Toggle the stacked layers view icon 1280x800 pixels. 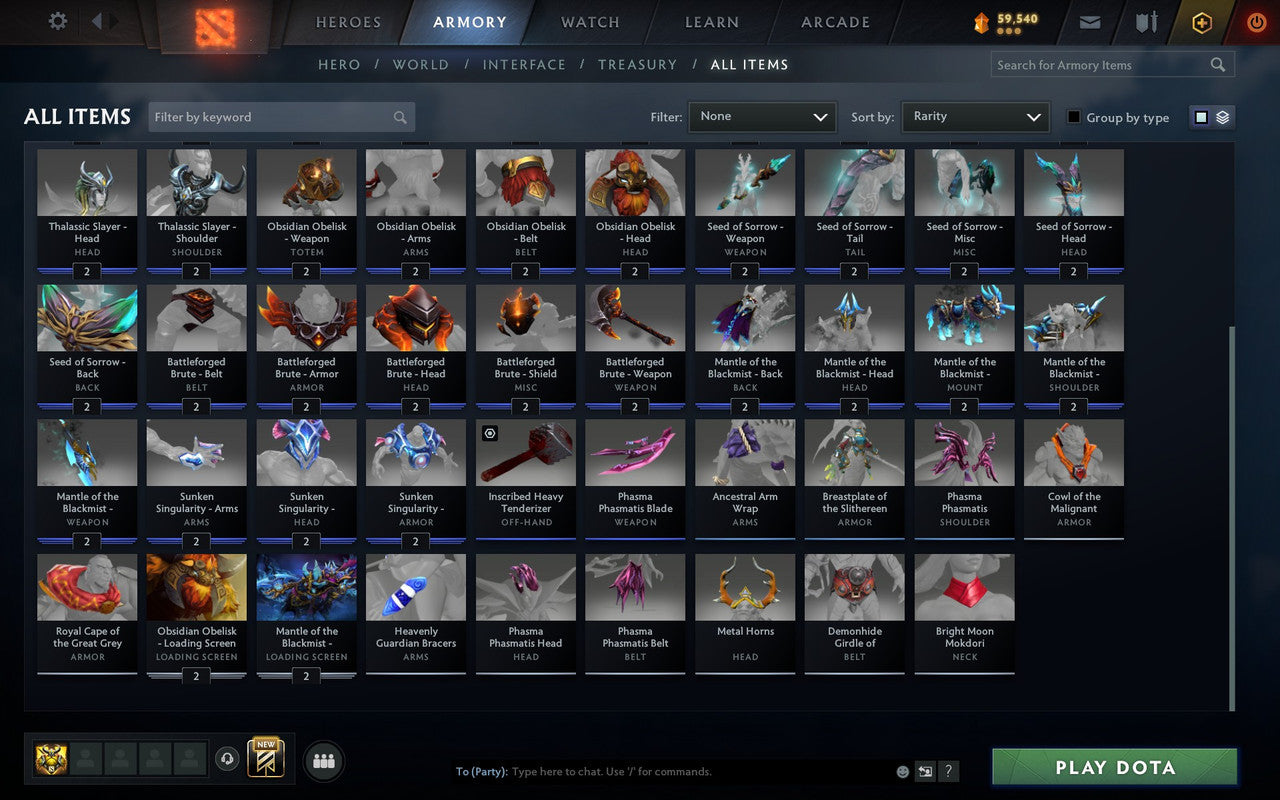1222,117
